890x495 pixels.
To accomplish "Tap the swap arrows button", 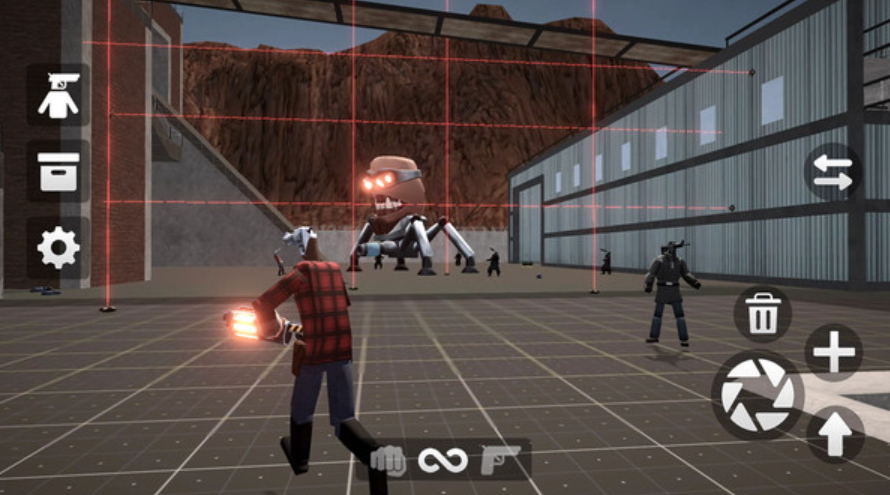I will pos(833,172).
